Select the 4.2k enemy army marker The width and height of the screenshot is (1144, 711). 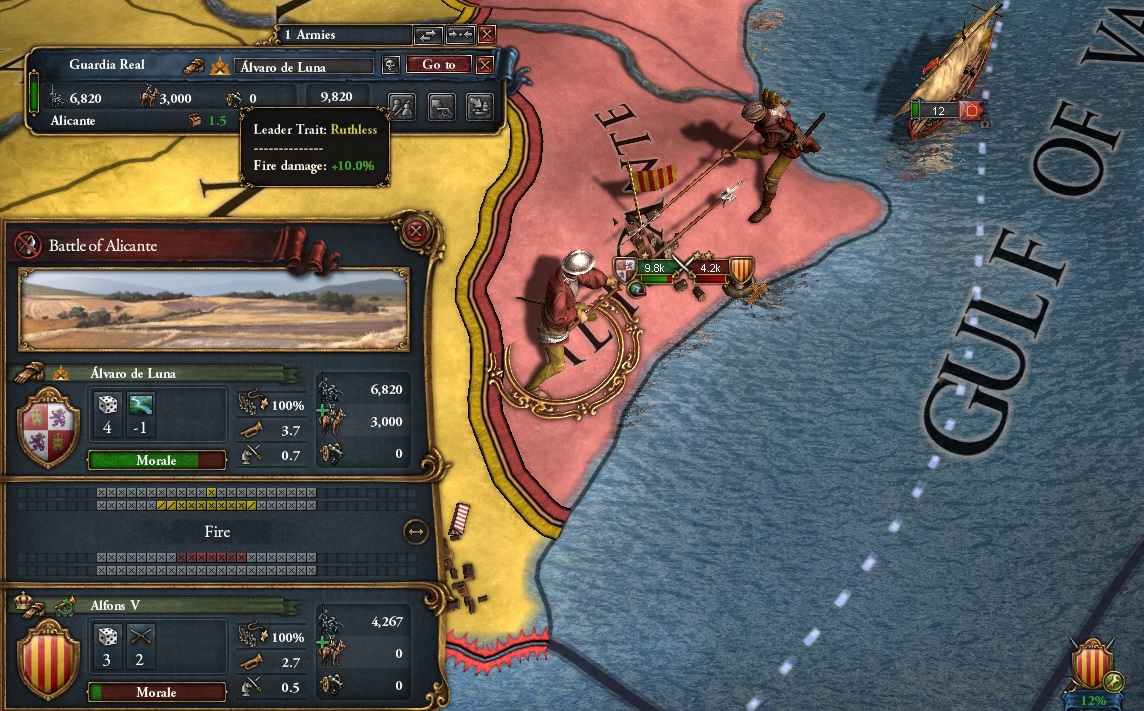(x=710, y=268)
